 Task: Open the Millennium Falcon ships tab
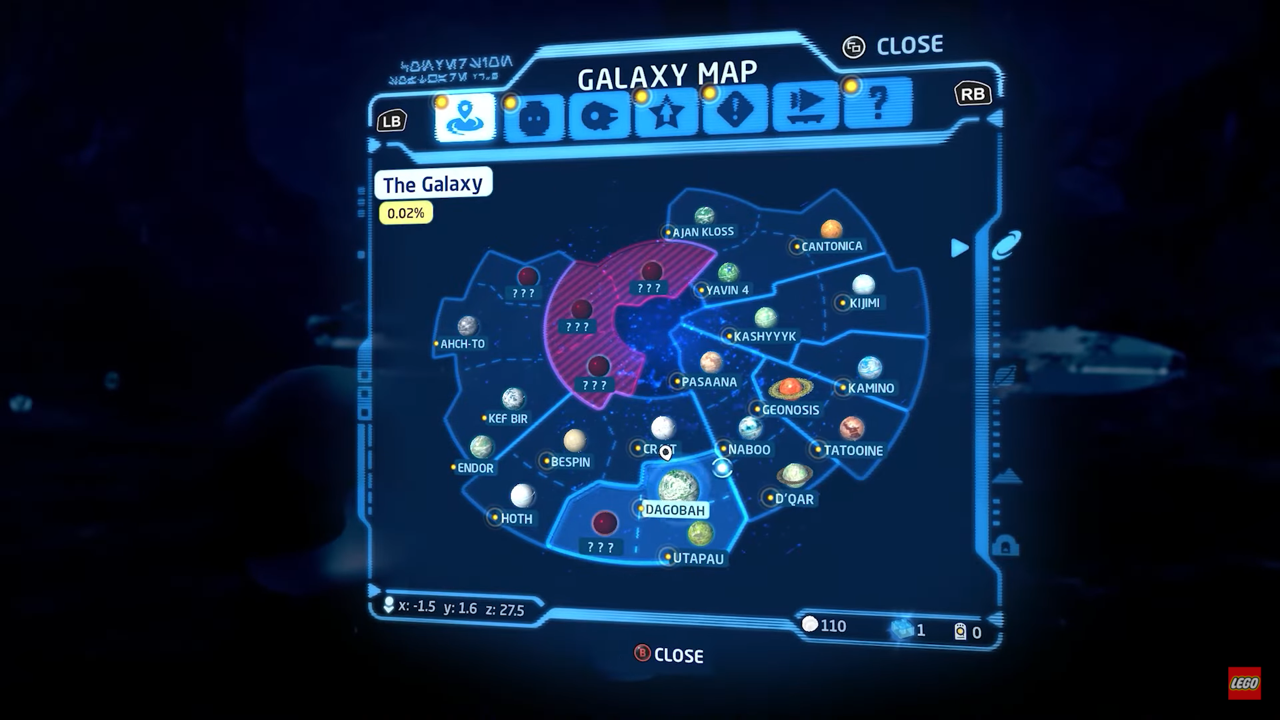coord(599,116)
